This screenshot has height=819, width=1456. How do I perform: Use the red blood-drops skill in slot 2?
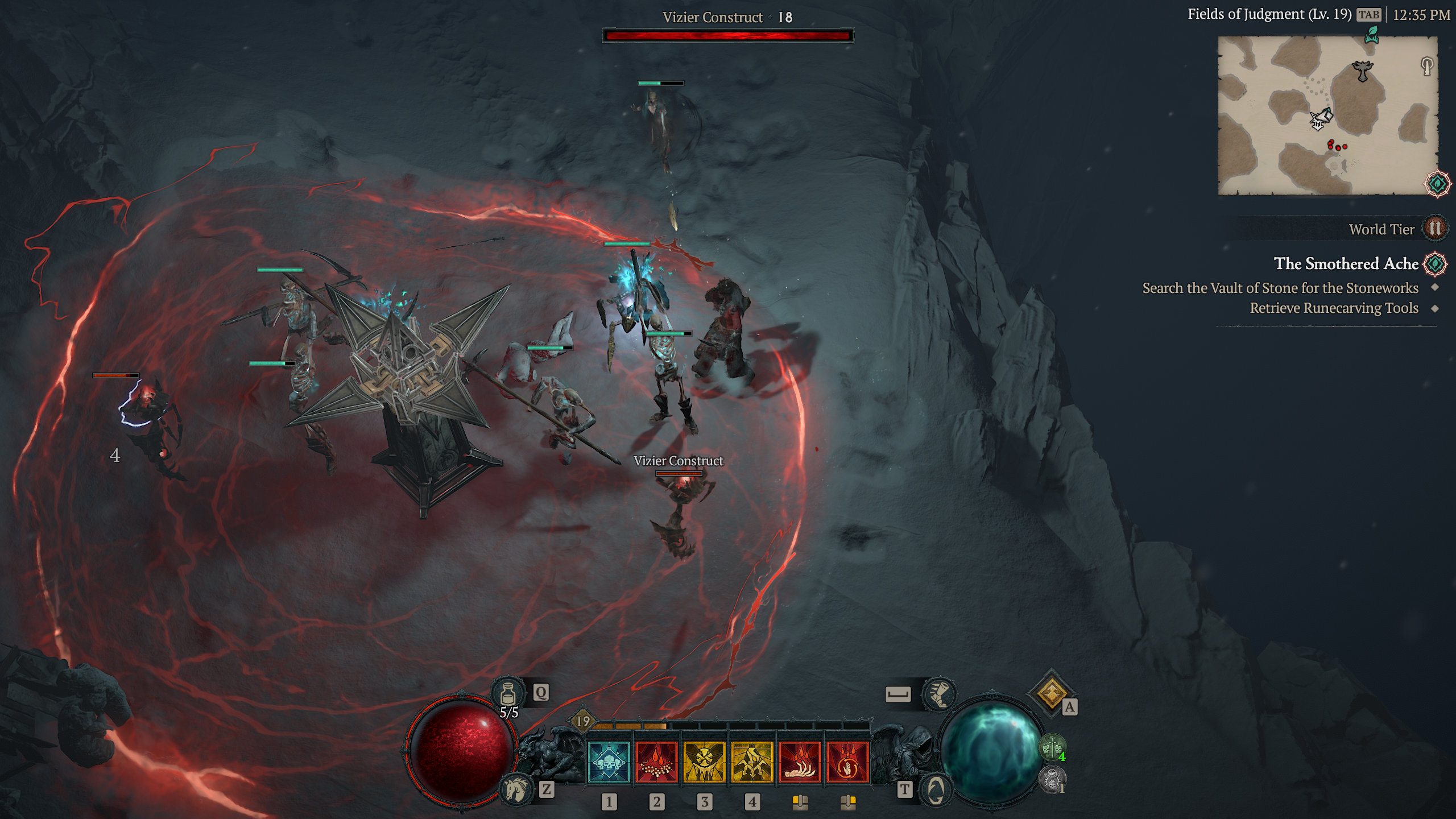tap(656, 762)
